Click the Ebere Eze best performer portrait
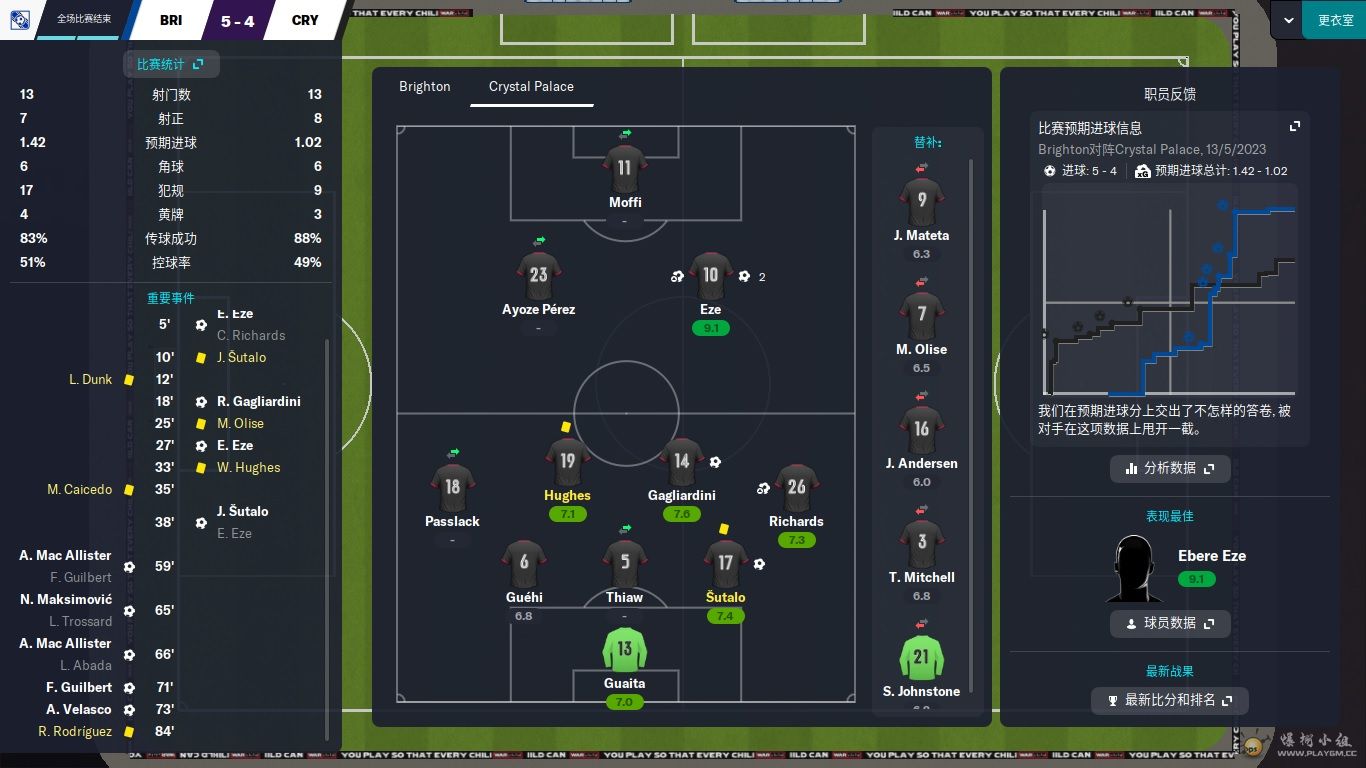This screenshot has height=768, width=1366. coord(1134,568)
